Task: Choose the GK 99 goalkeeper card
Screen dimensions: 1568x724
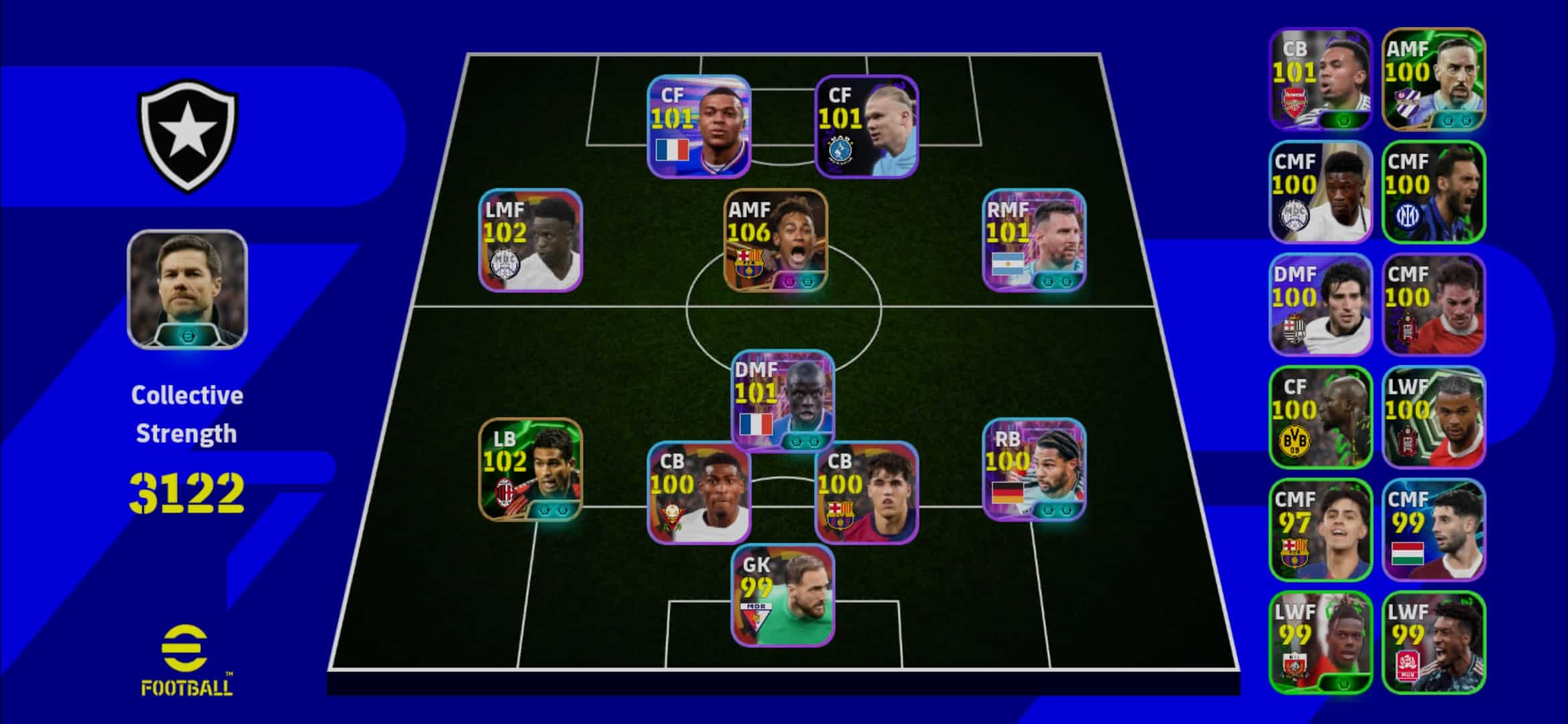Action: tap(783, 595)
